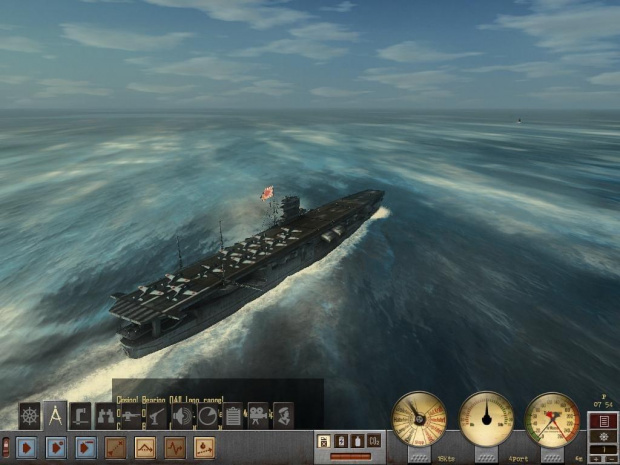The height and width of the screenshot is (465, 620).
Task: Select the zigzag search pattern button
Action: [x=175, y=447]
